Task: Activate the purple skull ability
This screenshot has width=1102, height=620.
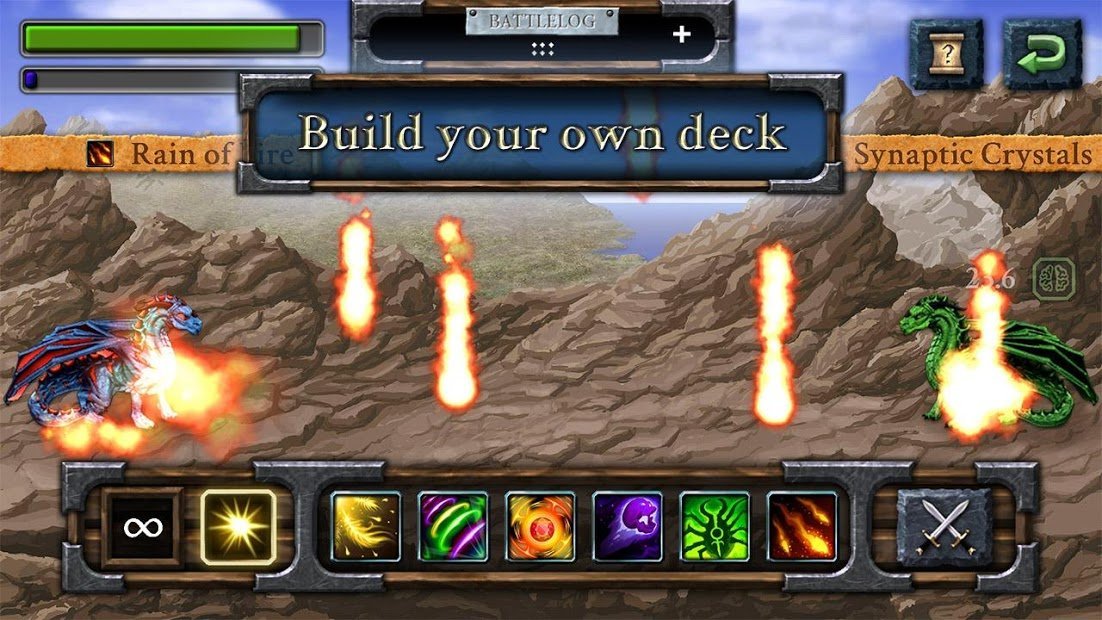Action: (x=627, y=527)
